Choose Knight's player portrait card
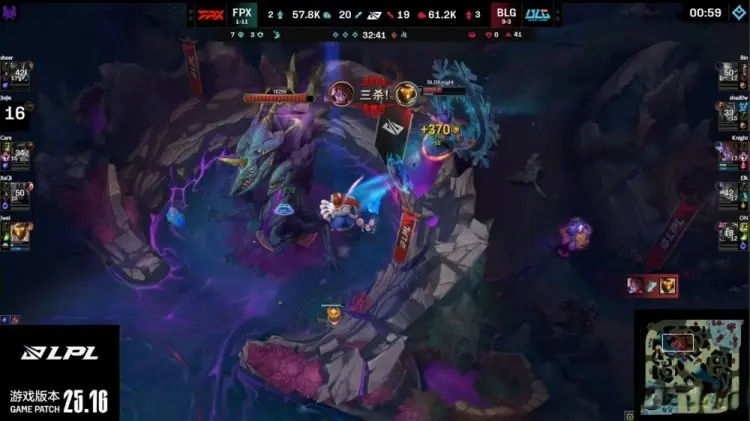The height and width of the screenshot is (421, 750). tap(727, 155)
